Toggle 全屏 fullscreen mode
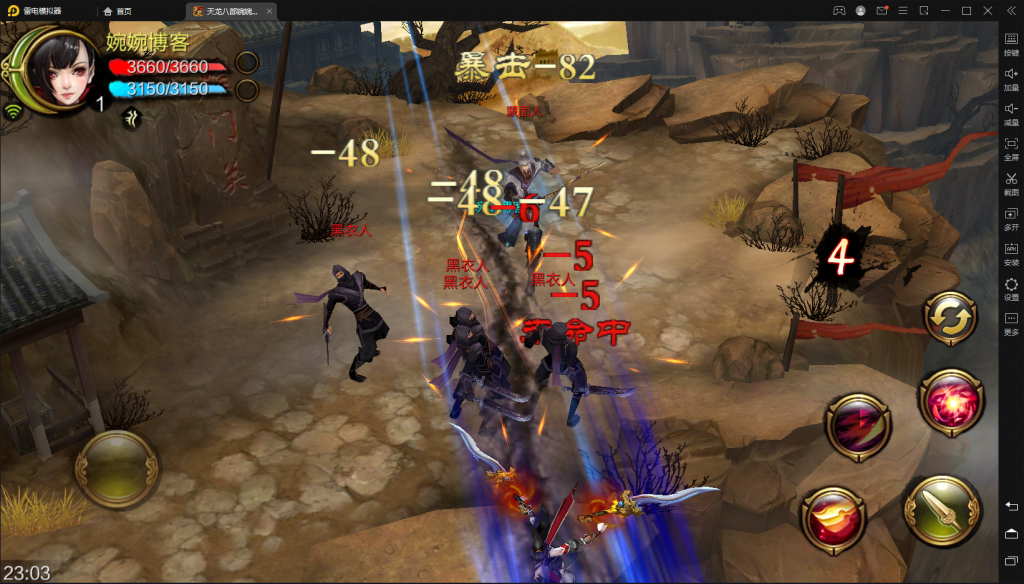The height and width of the screenshot is (584, 1024). (1011, 149)
